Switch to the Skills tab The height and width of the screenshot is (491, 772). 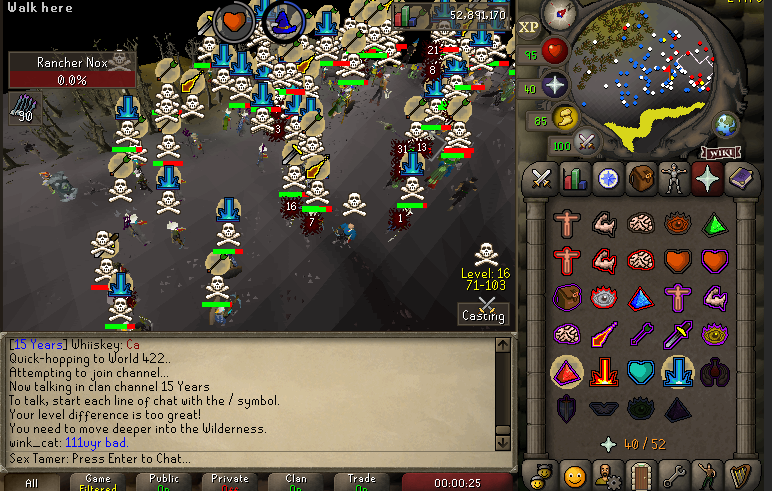point(575,179)
